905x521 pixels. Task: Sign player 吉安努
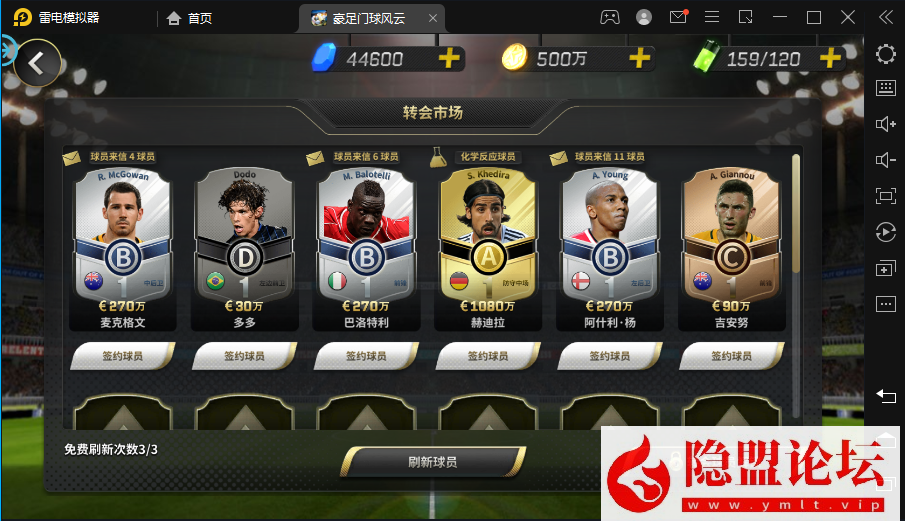[731, 356]
